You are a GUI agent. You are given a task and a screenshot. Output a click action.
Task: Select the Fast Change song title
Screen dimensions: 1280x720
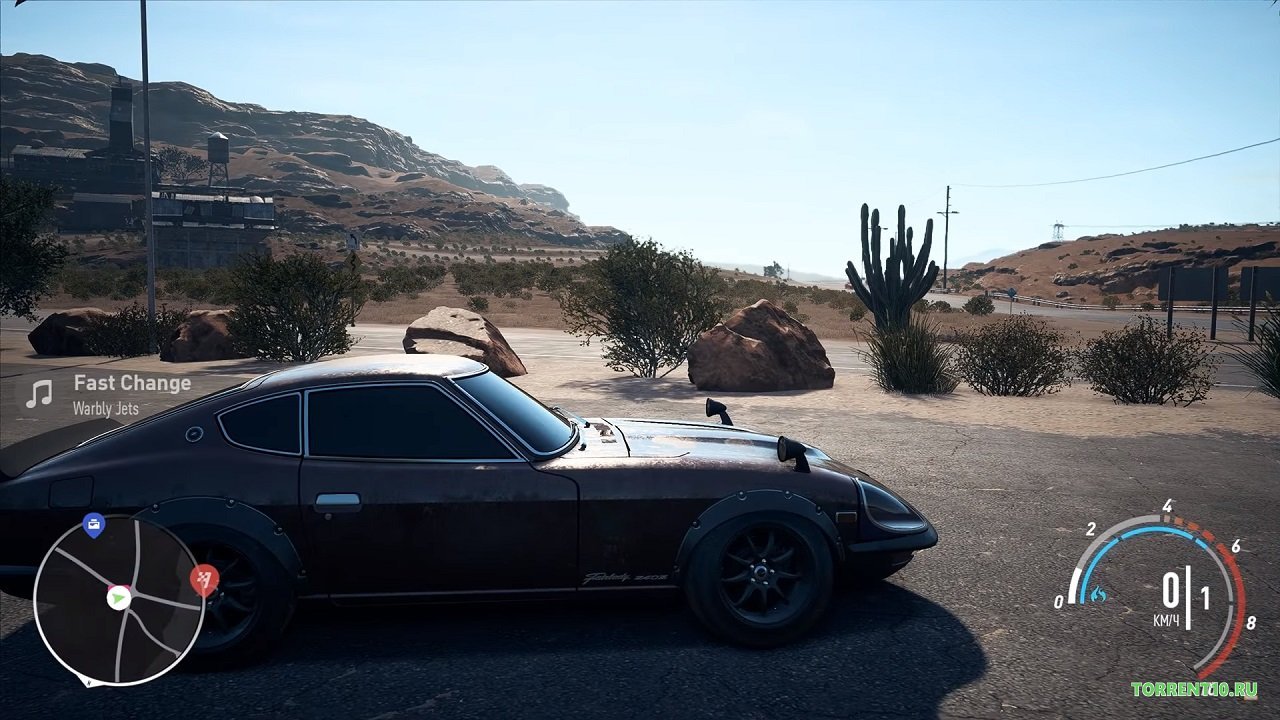tap(131, 383)
